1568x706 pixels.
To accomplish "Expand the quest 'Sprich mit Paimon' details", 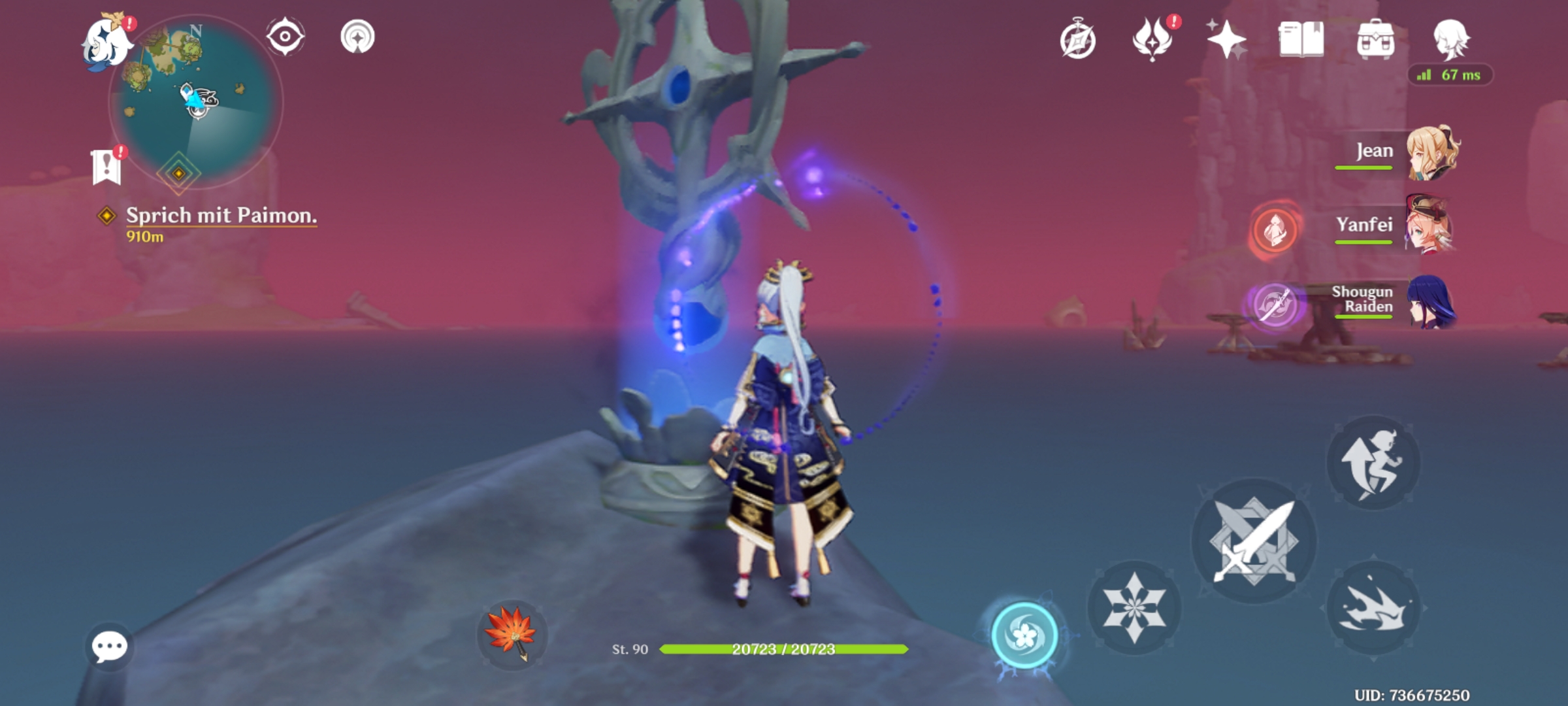I will [x=222, y=216].
